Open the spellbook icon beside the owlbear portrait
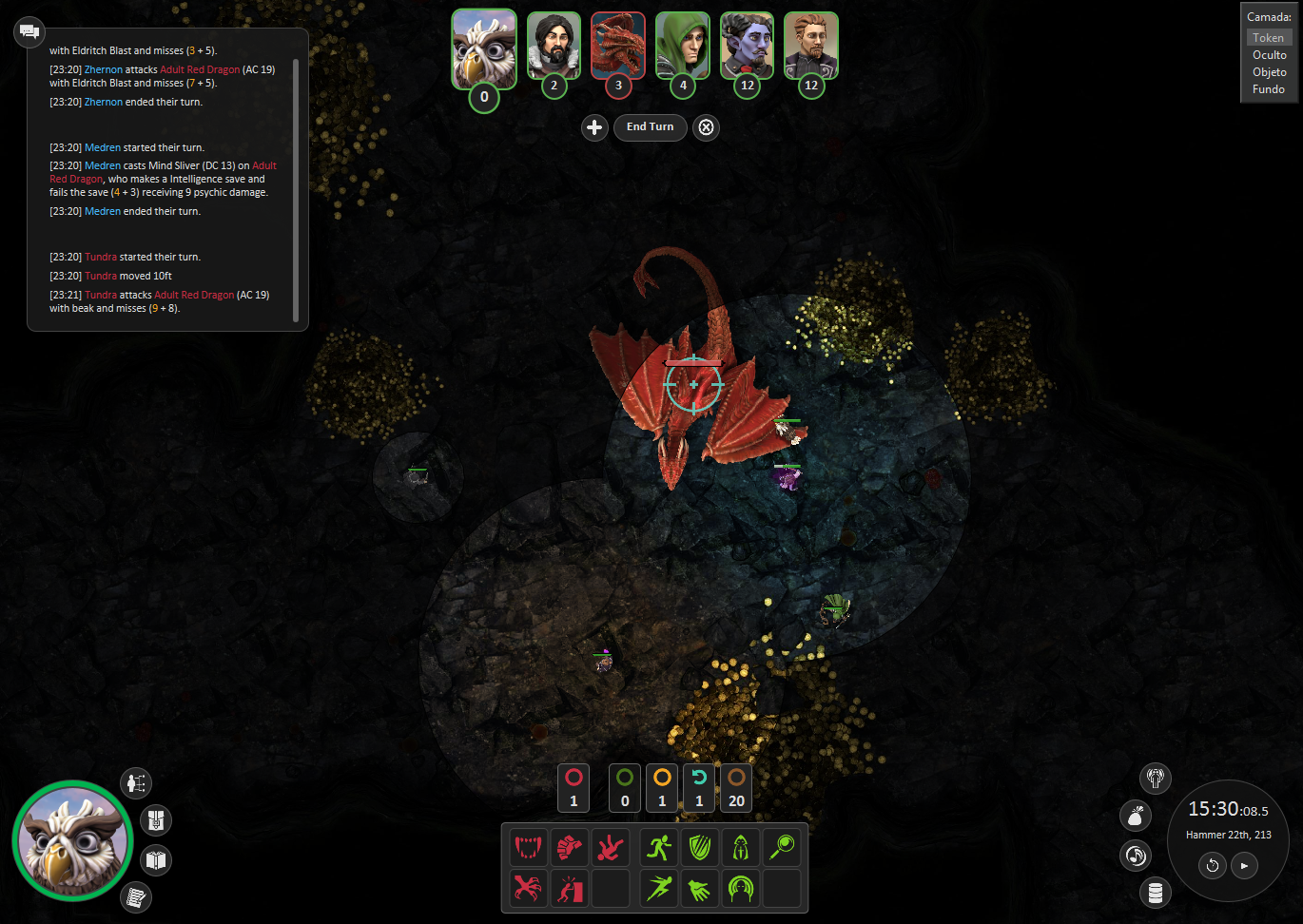This screenshot has height=924, width=1303. point(156,860)
